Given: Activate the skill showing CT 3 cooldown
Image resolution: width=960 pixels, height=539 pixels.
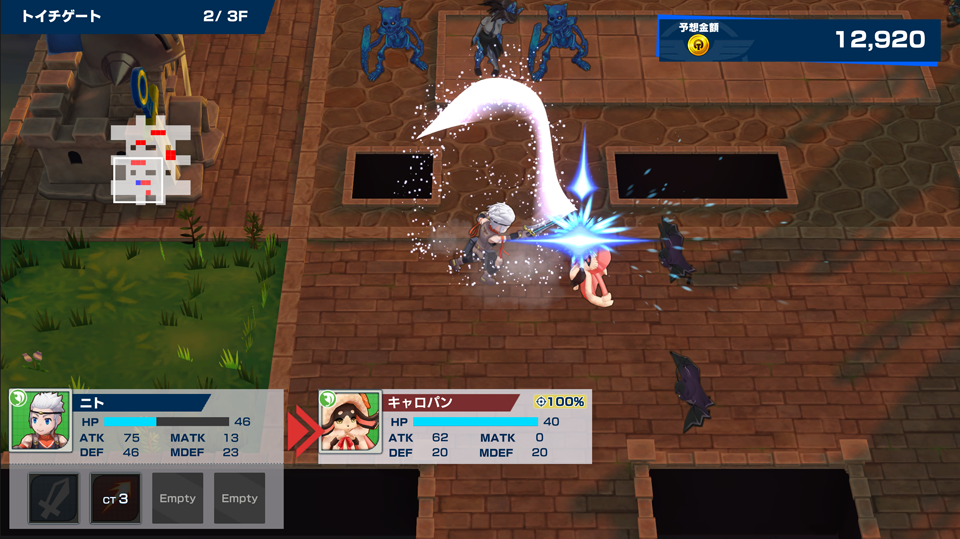Looking at the screenshot, I should point(116,498).
